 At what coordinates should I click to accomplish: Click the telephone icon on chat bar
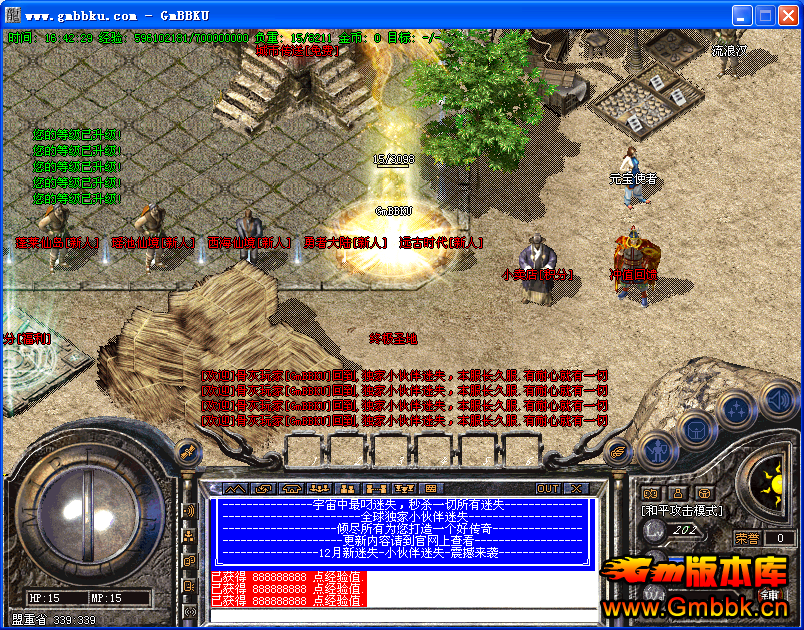[292, 488]
